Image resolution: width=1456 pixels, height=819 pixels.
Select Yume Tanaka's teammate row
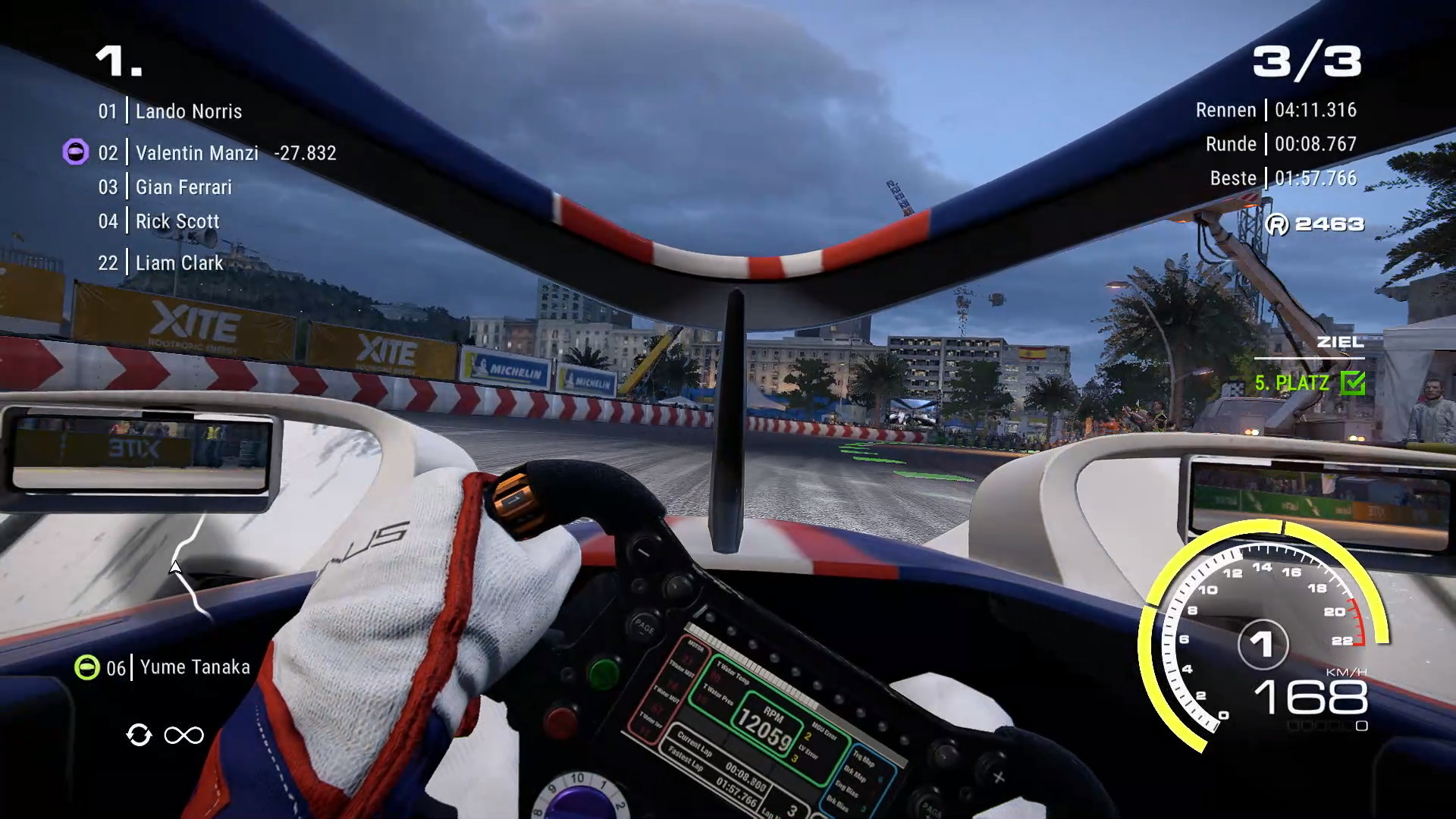[195, 667]
